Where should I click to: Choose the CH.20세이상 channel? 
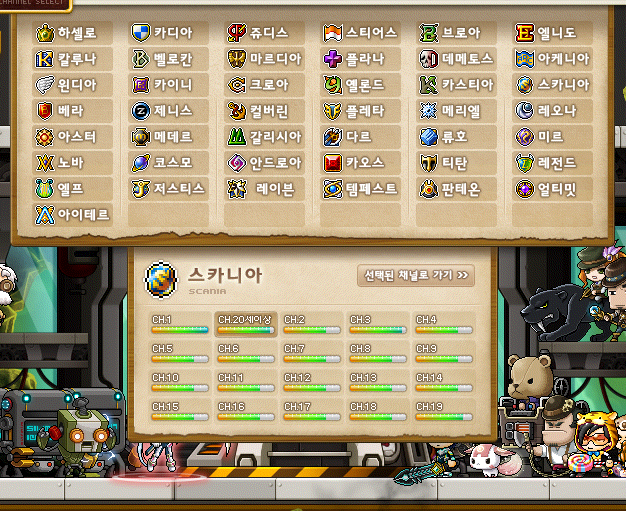coord(245,324)
